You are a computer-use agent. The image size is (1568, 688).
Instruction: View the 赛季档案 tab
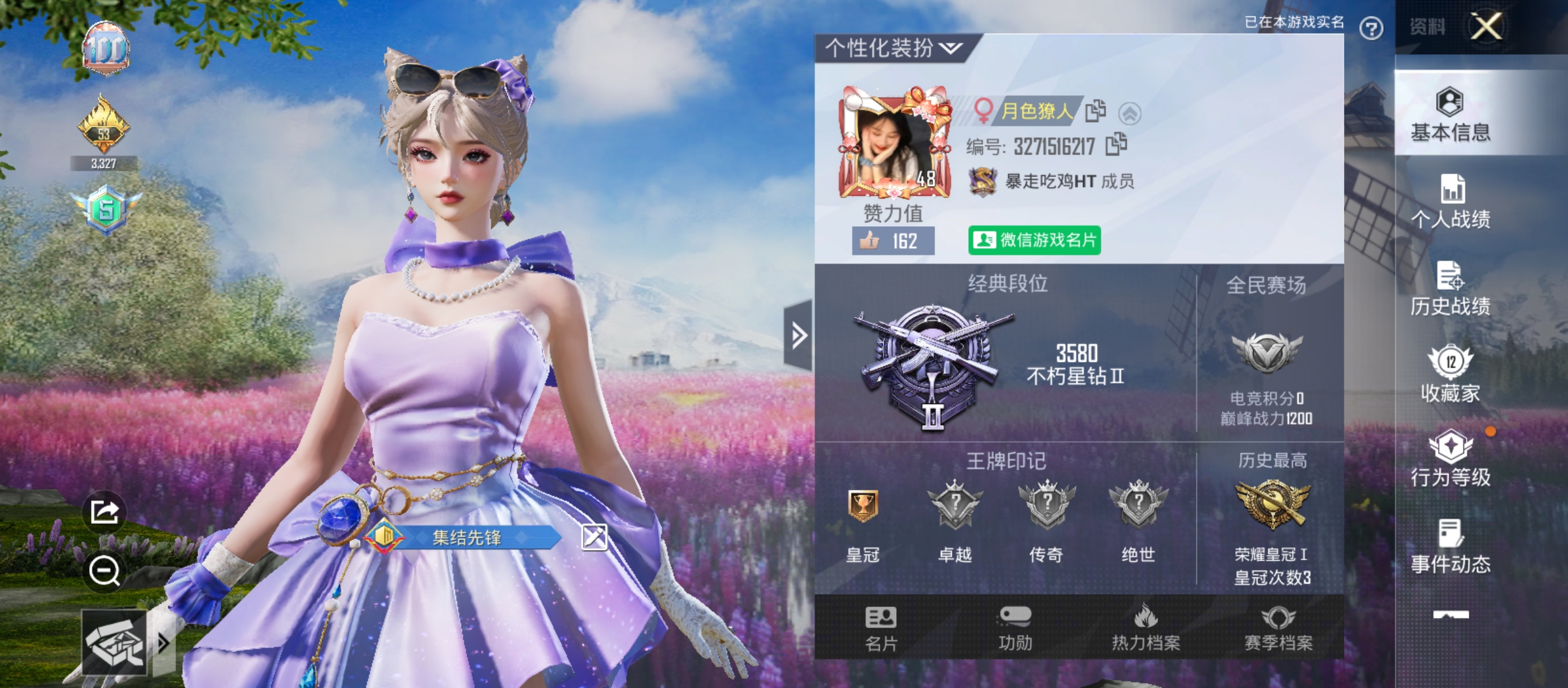pyautogui.click(x=1278, y=627)
